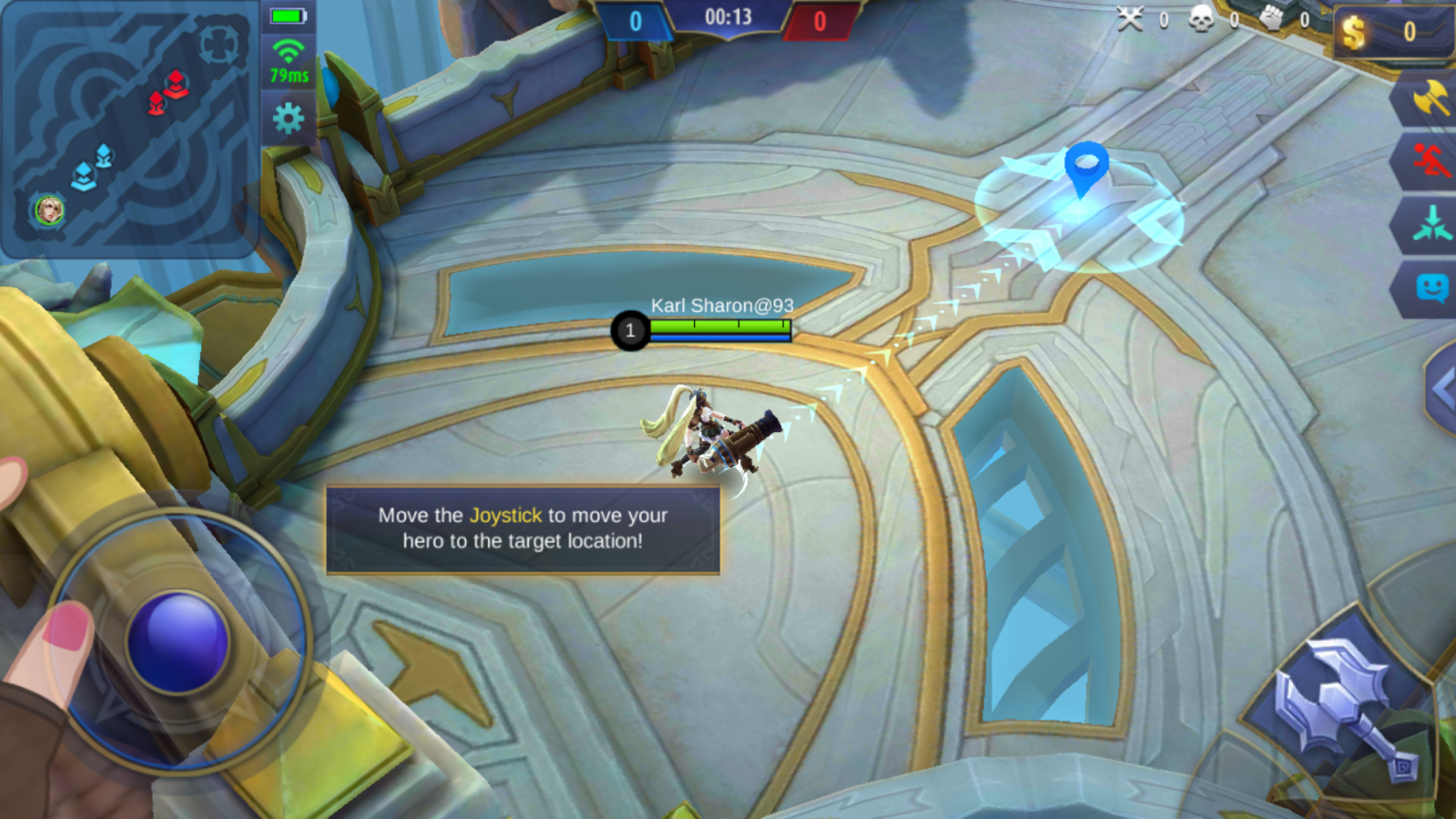Click the blue joystick knob
Image resolution: width=1456 pixels, height=819 pixels.
[x=177, y=642]
